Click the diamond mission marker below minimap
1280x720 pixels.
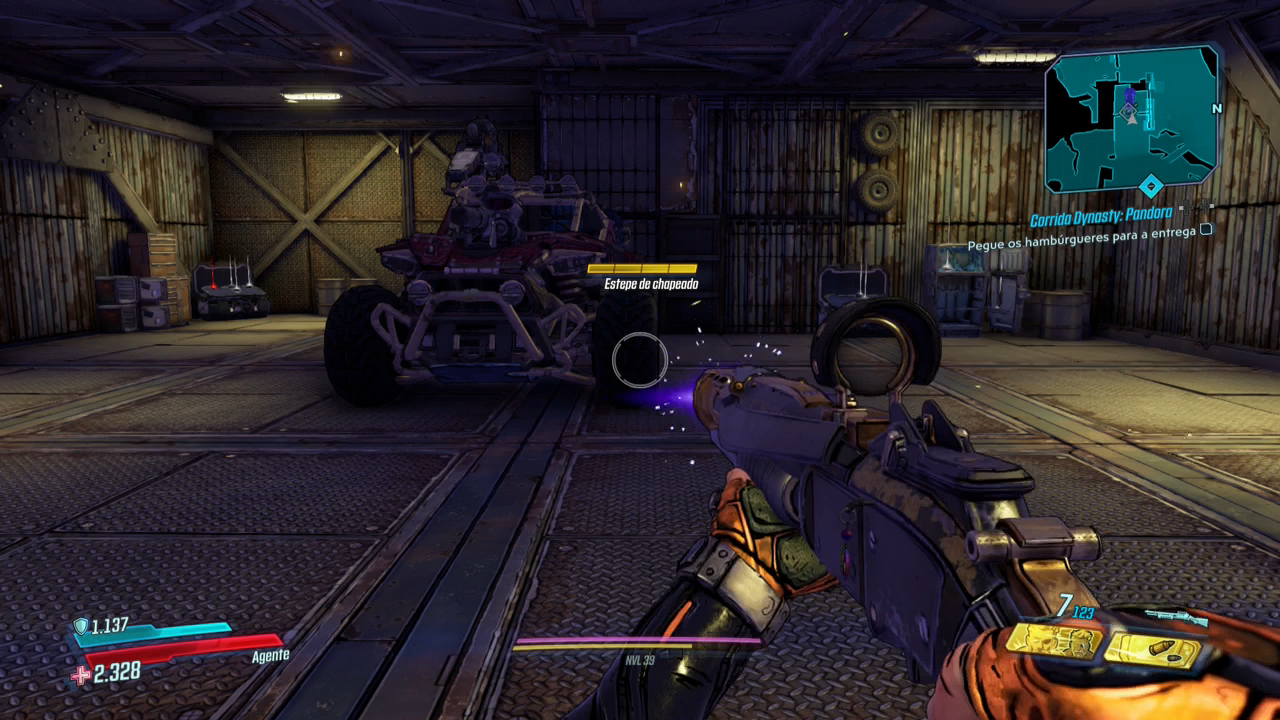1151,186
